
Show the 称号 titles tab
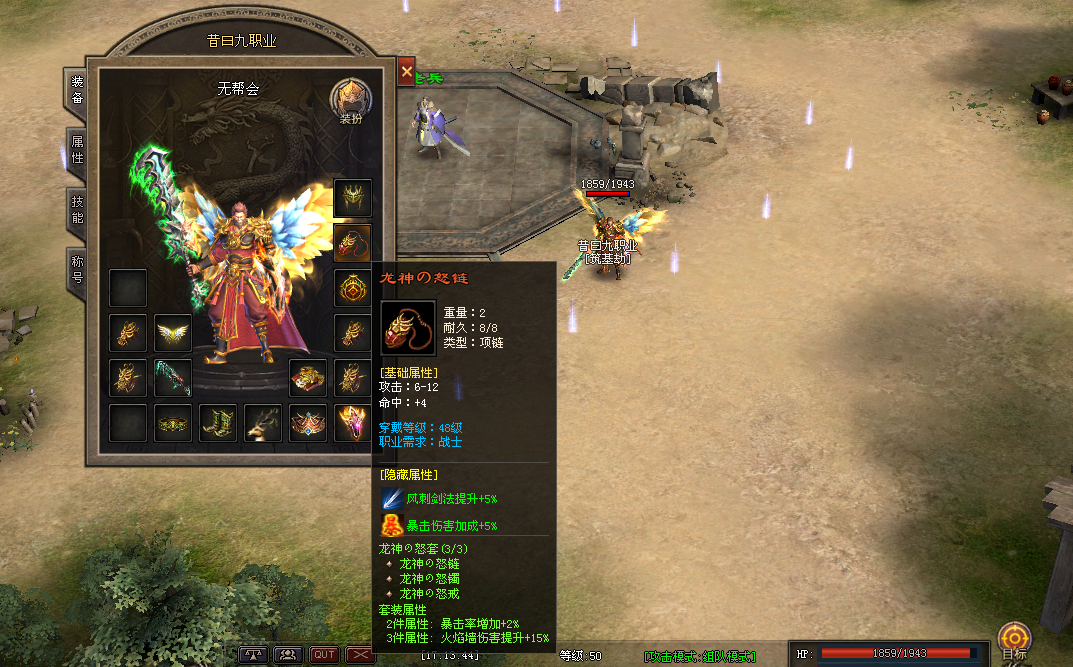[x=77, y=268]
